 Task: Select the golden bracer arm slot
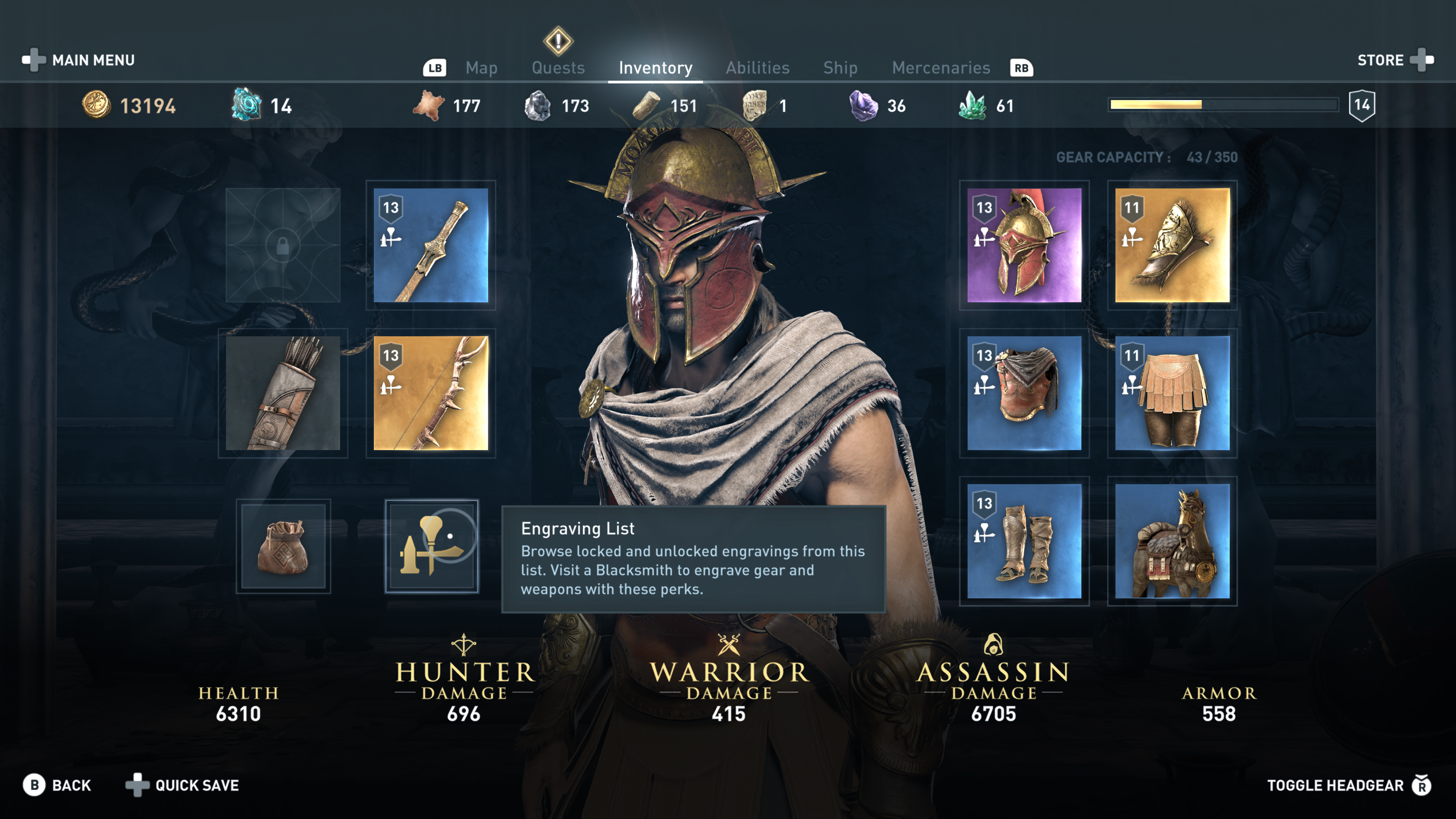point(1172,245)
